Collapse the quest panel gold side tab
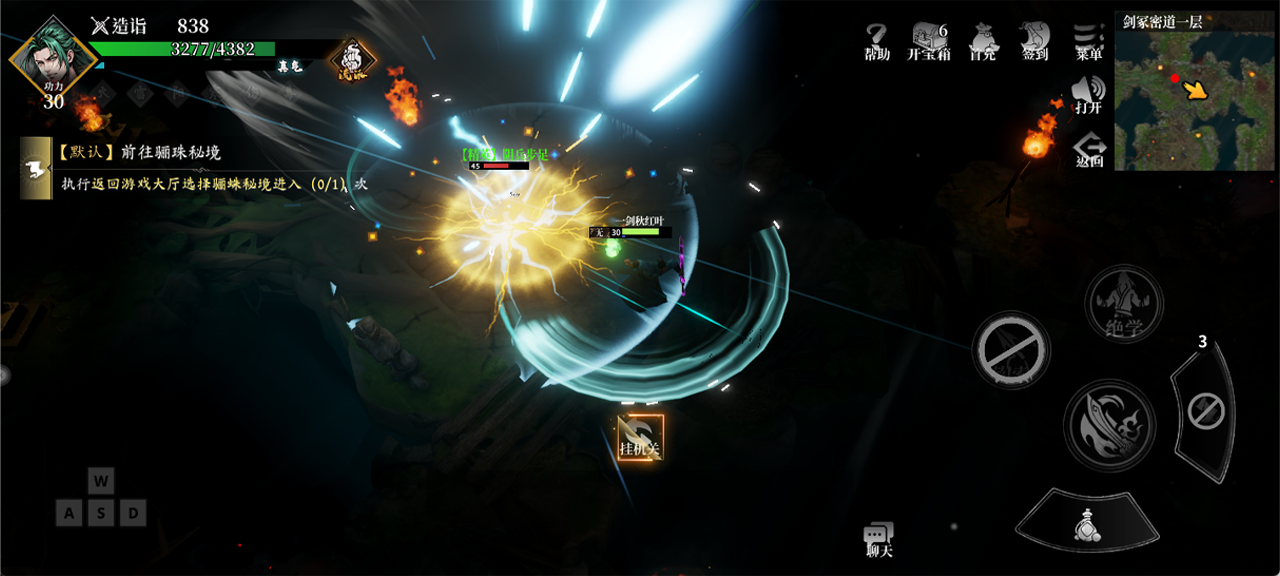This screenshot has width=1280, height=576. (36, 168)
